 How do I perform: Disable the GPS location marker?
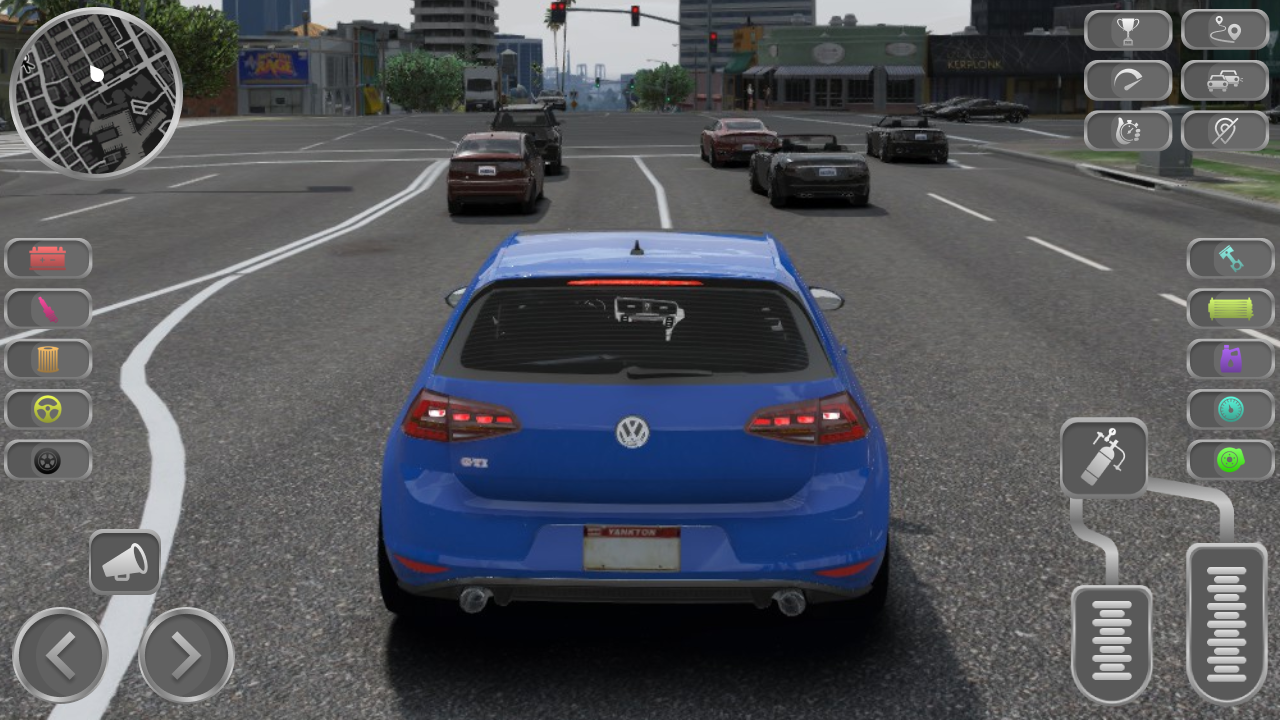pyautogui.click(x=1224, y=130)
